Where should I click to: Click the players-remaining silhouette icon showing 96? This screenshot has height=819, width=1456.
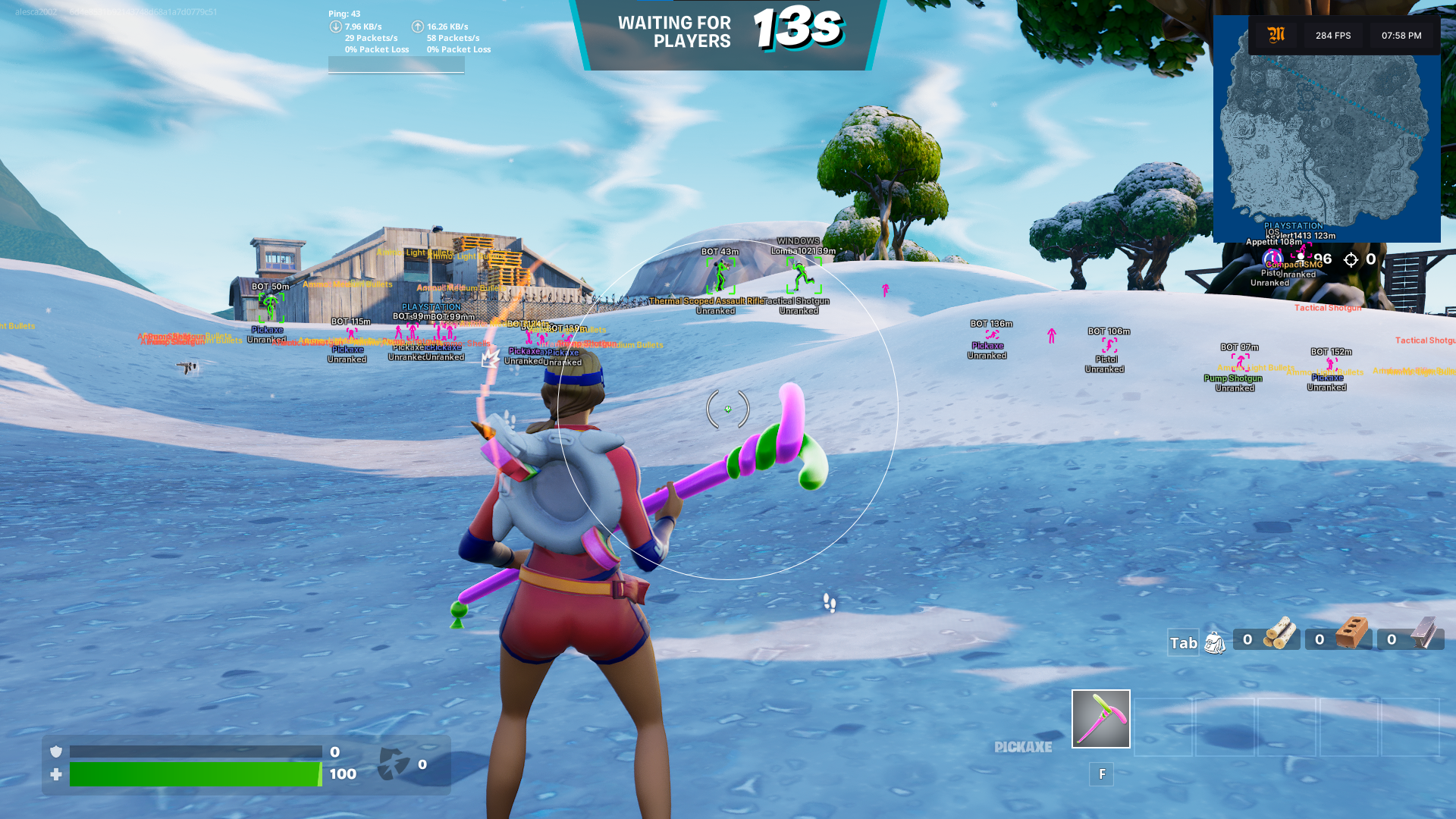click(1301, 258)
